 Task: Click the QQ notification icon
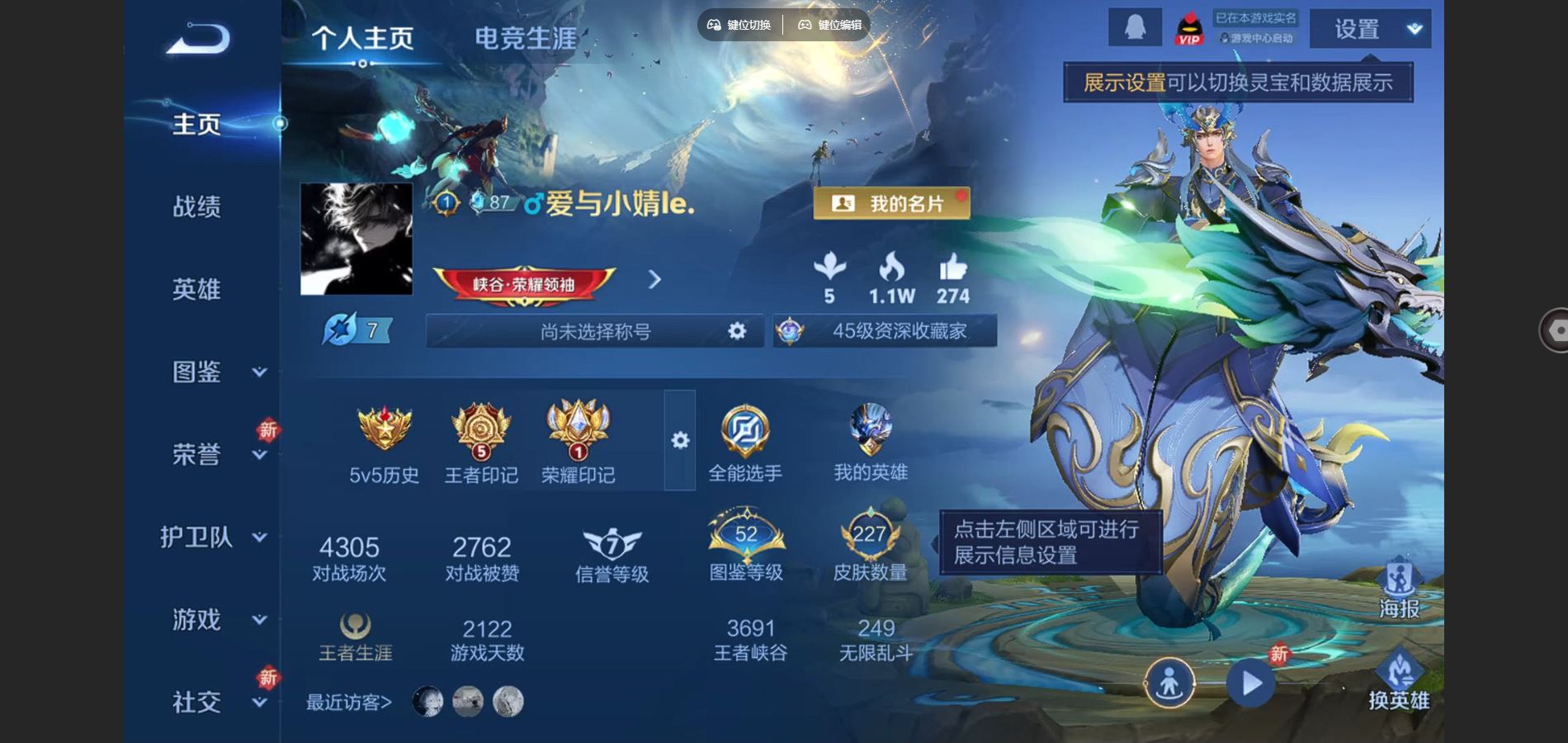point(1134,28)
